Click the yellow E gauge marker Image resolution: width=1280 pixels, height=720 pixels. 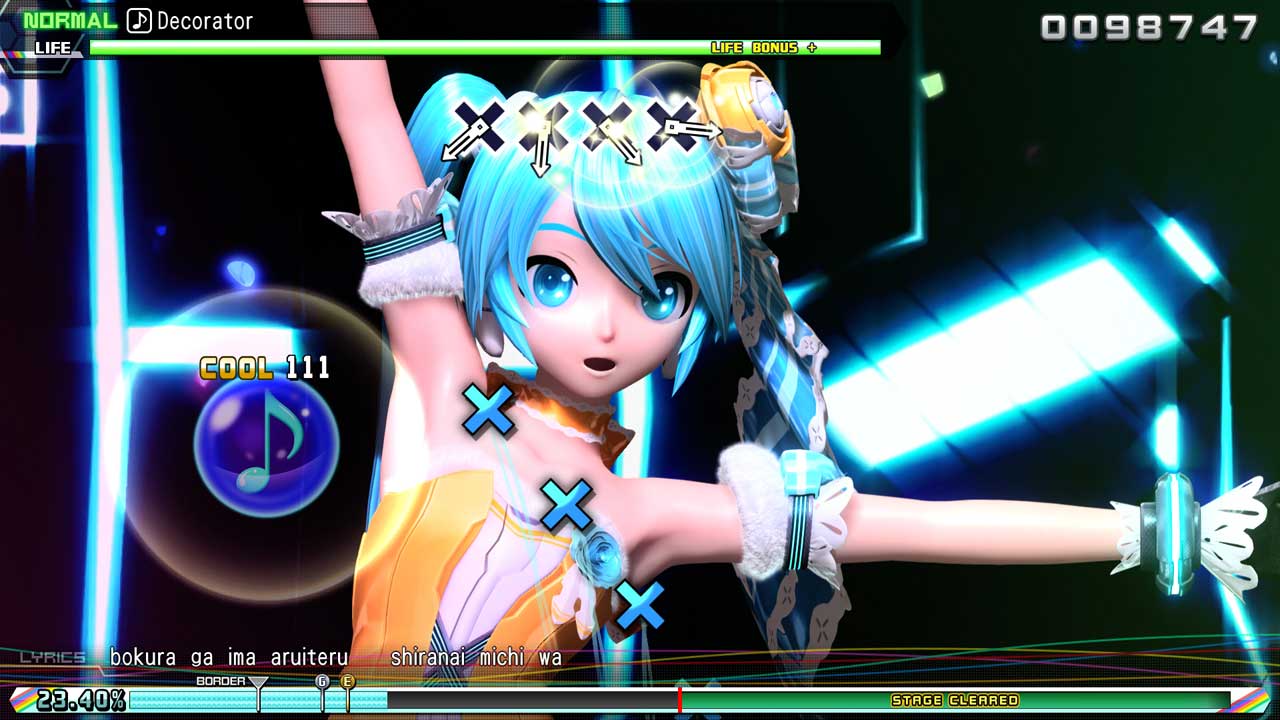tap(347, 681)
